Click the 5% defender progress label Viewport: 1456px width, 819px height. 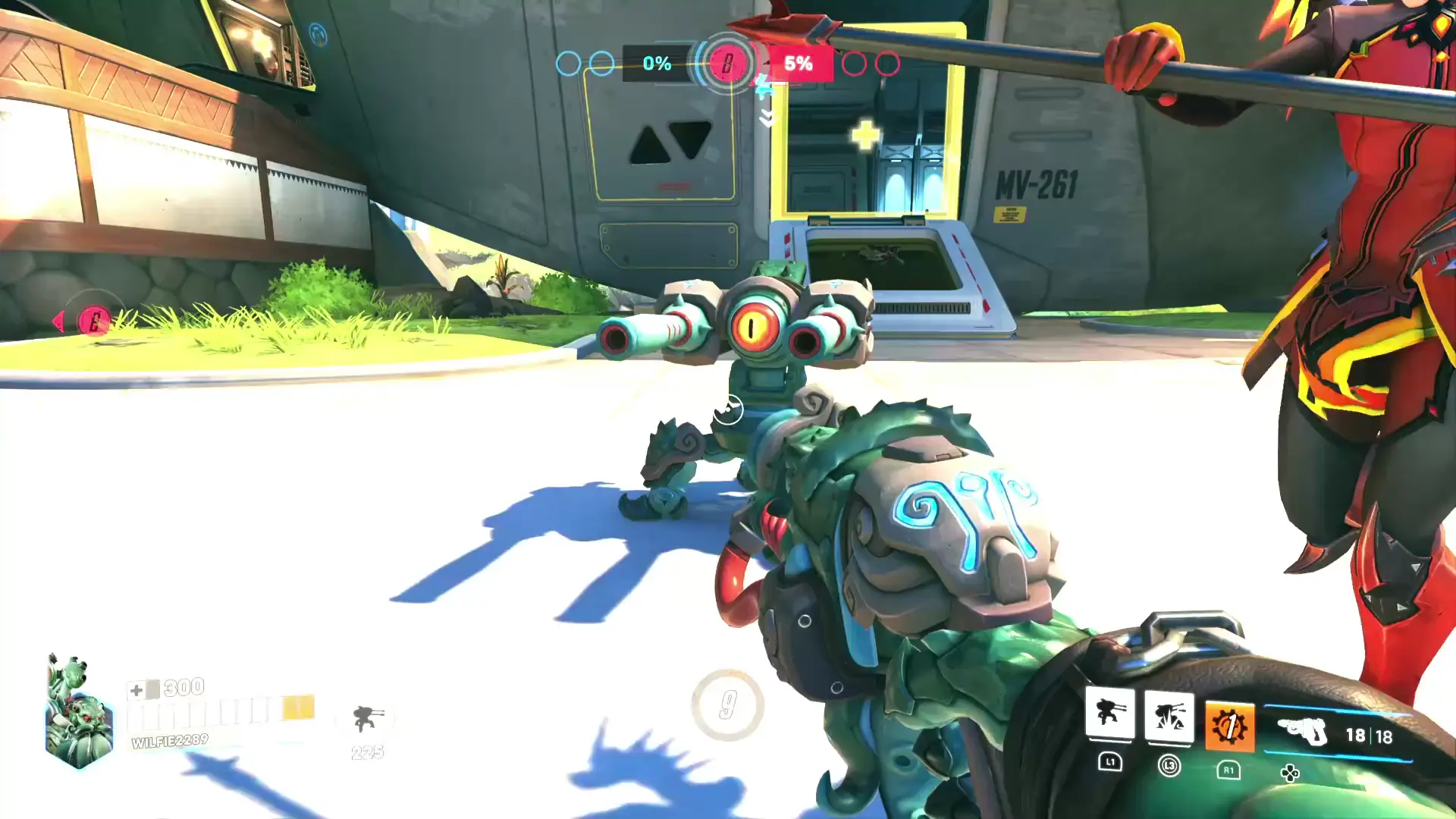(x=800, y=64)
